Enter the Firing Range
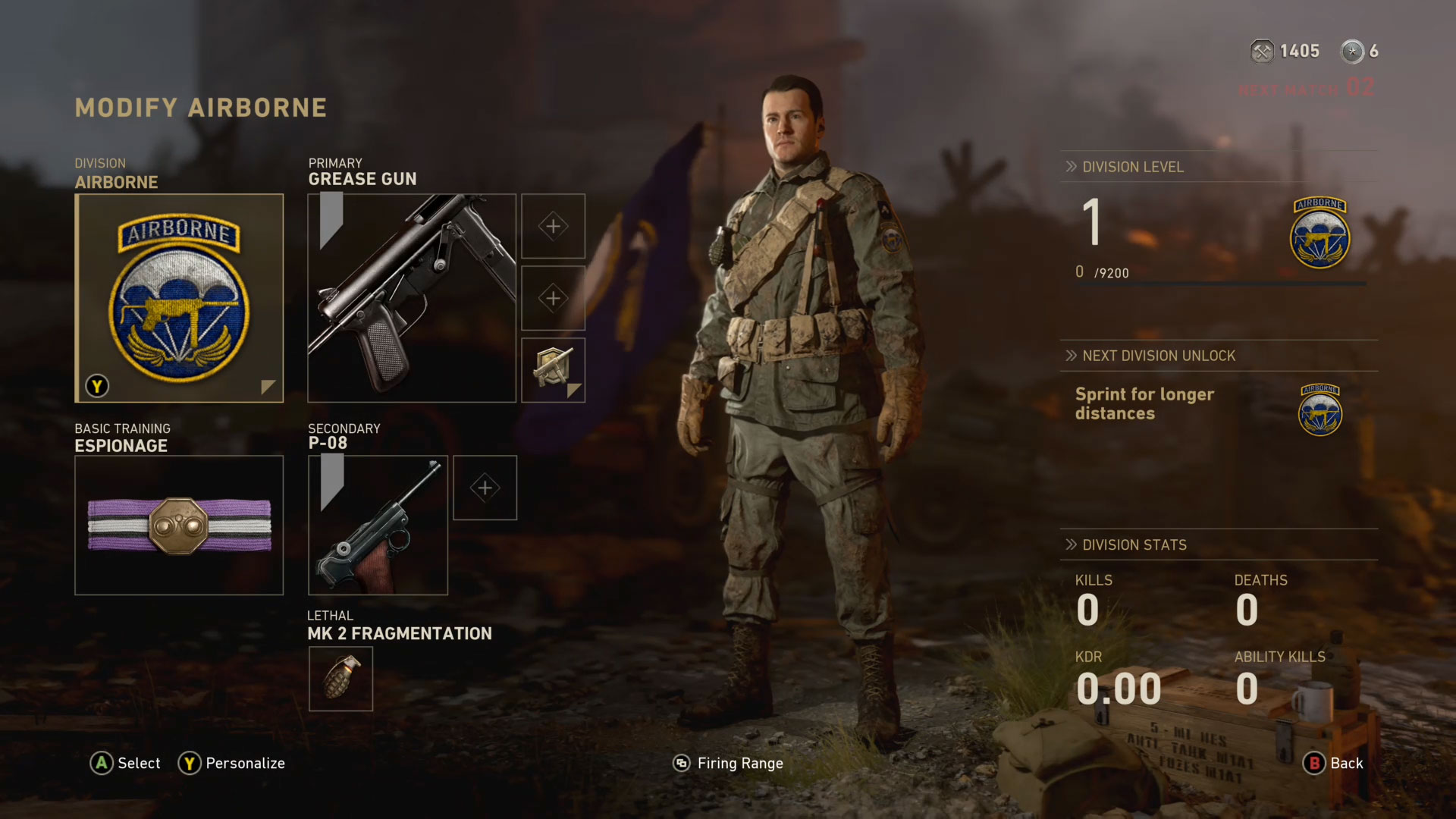Image resolution: width=1456 pixels, height=819 pixels. 729,764
